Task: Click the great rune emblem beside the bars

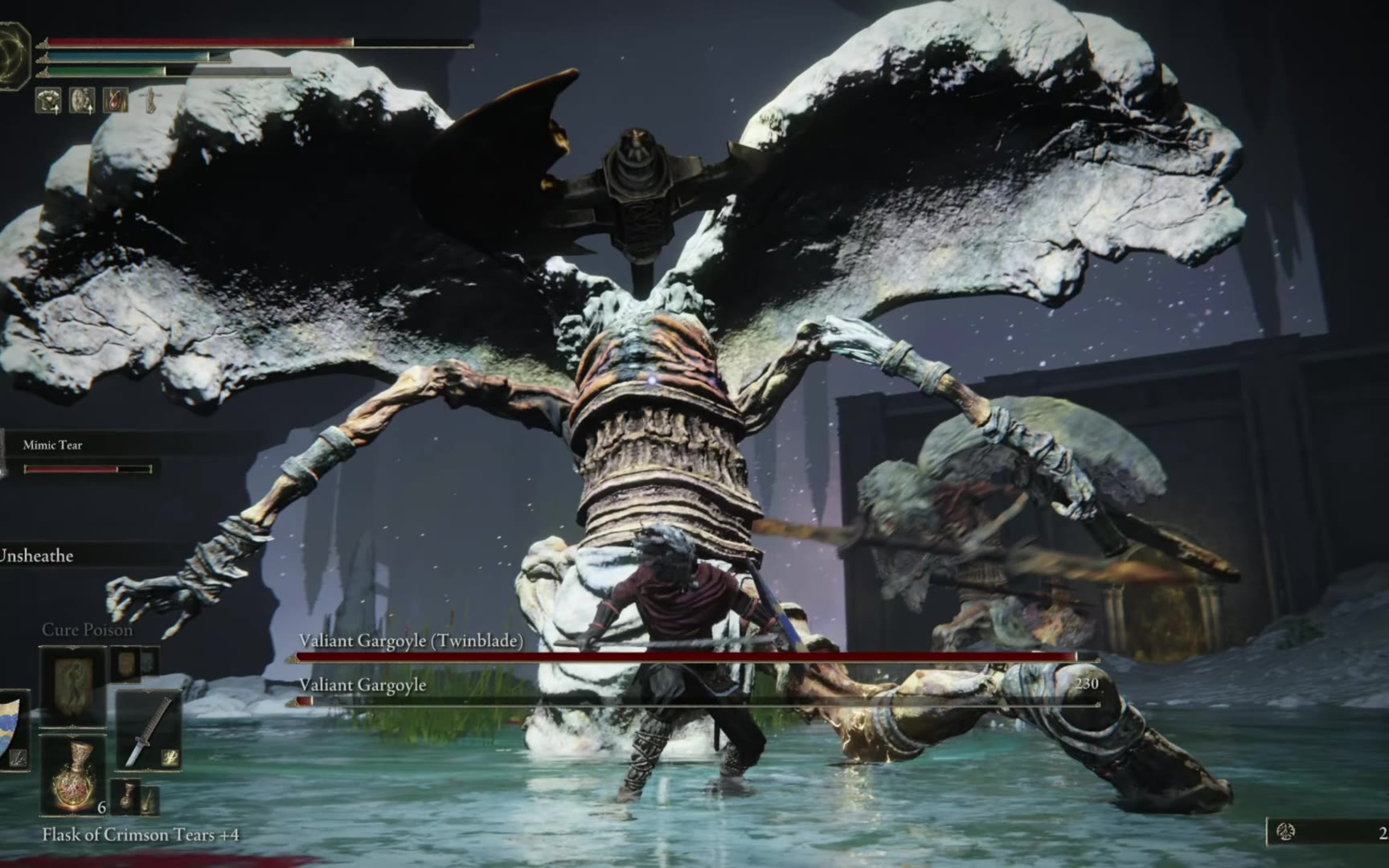Action: [13, 55]
